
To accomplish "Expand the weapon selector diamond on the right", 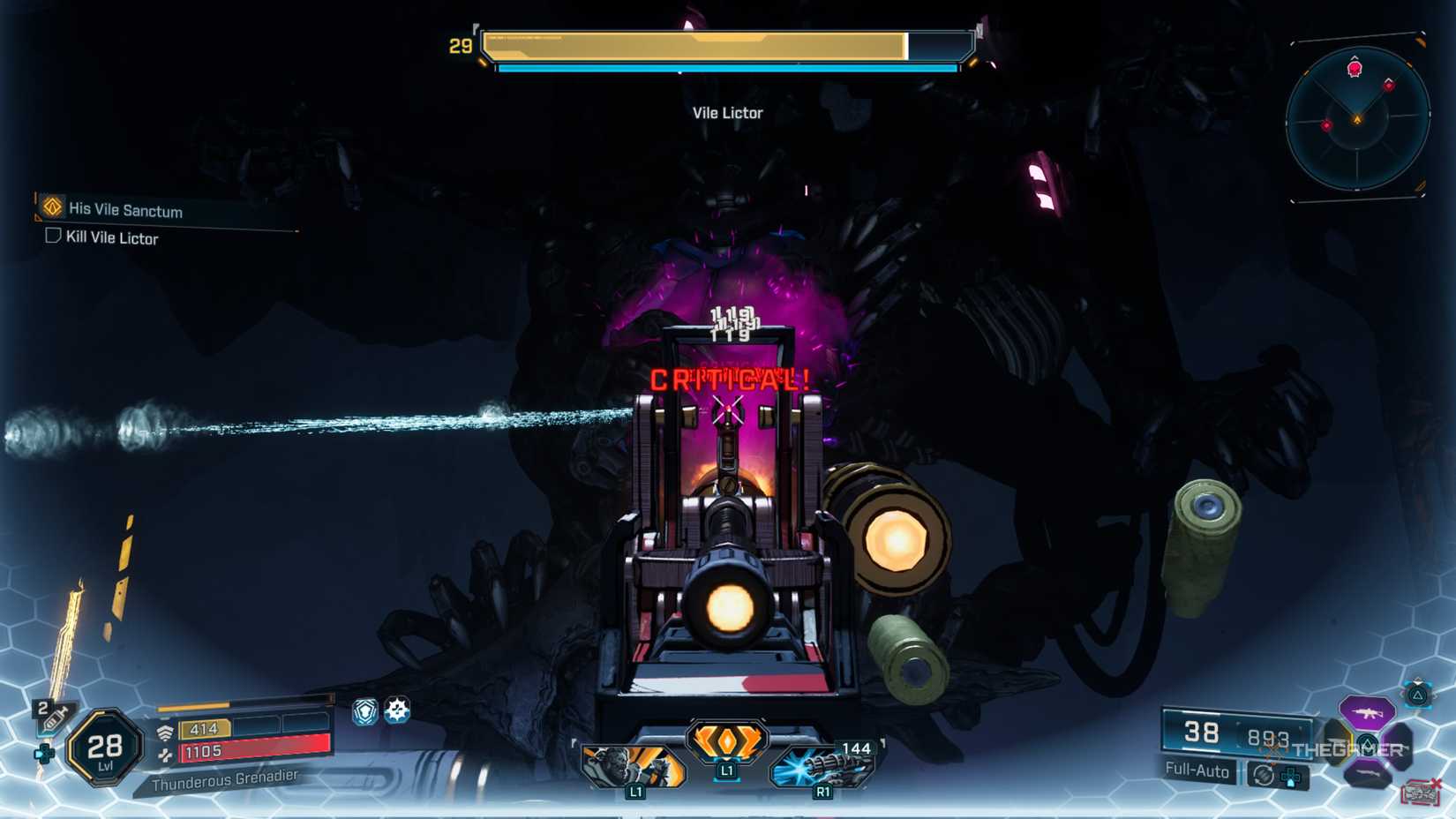I will pos(1368,742).
